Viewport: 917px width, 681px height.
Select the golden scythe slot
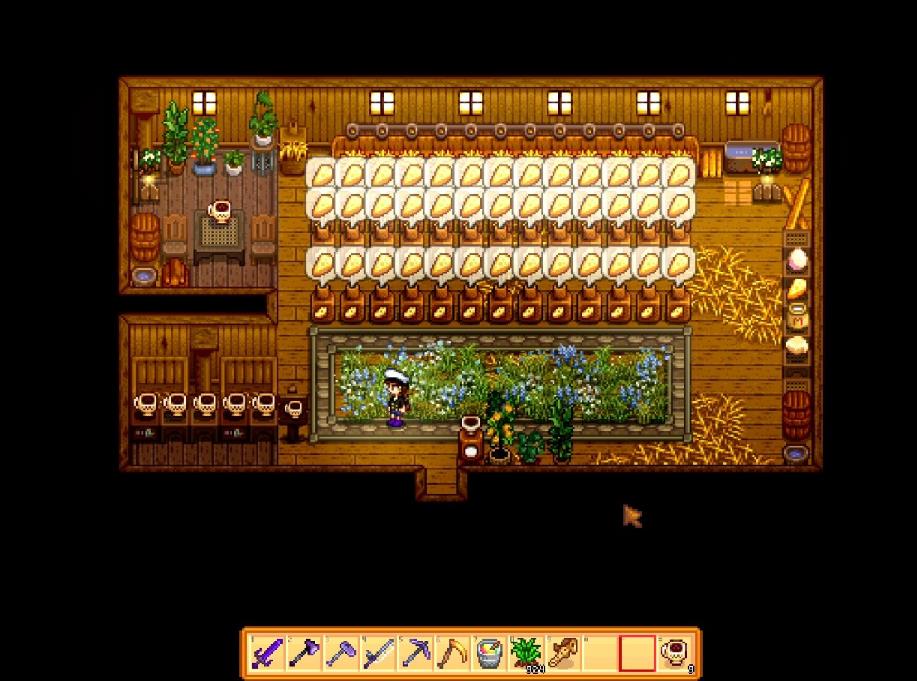(451, 653)
